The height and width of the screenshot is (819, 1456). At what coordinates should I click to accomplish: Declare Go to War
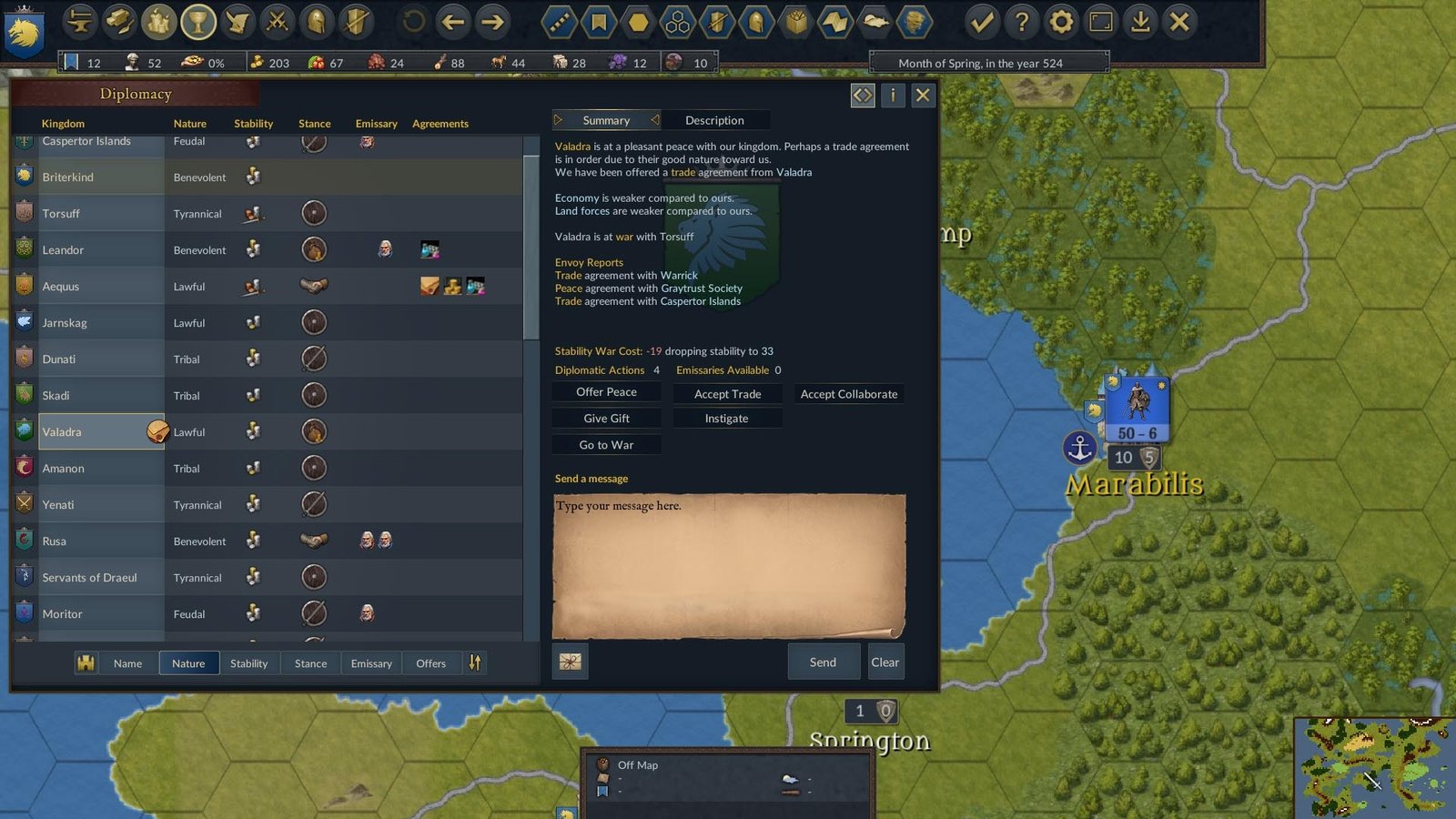[x=606, y=445]
